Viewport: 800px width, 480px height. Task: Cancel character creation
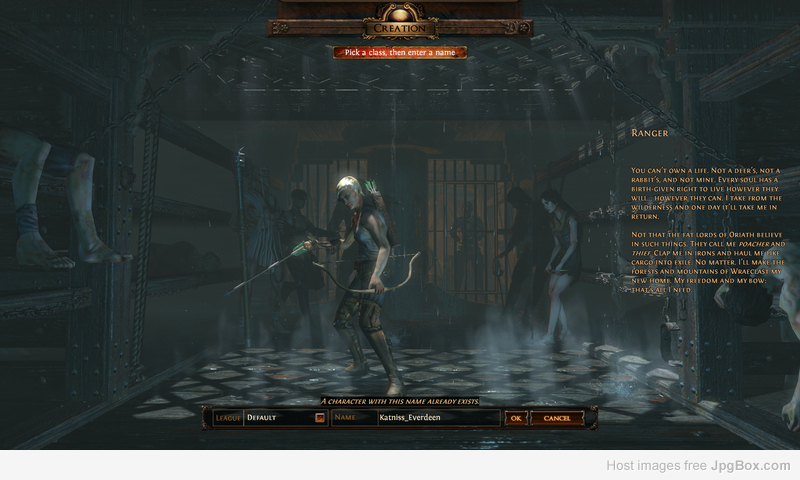click(x=557, y=418)
